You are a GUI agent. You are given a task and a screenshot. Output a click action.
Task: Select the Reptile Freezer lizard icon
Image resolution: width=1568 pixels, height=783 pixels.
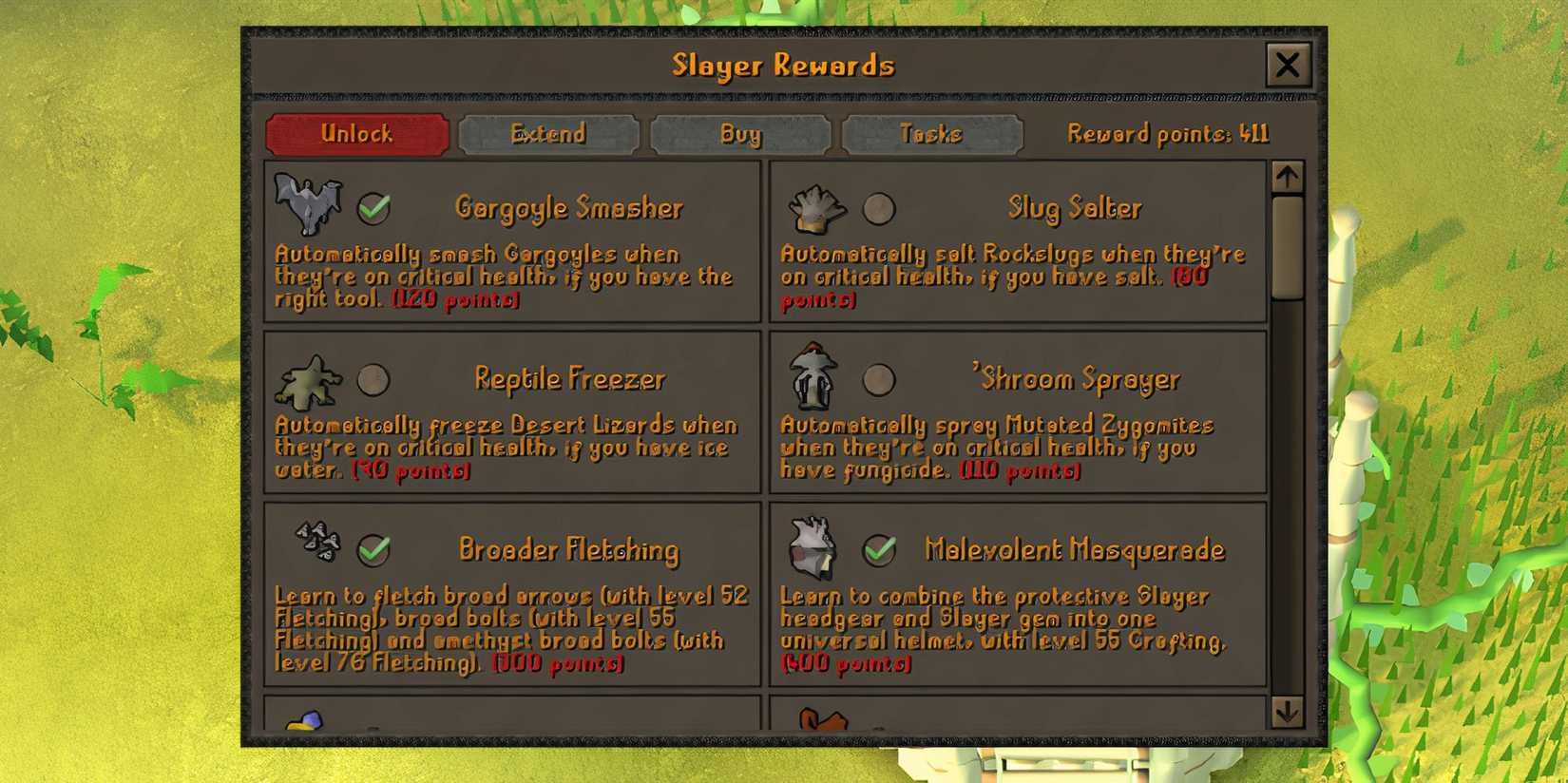309,380
